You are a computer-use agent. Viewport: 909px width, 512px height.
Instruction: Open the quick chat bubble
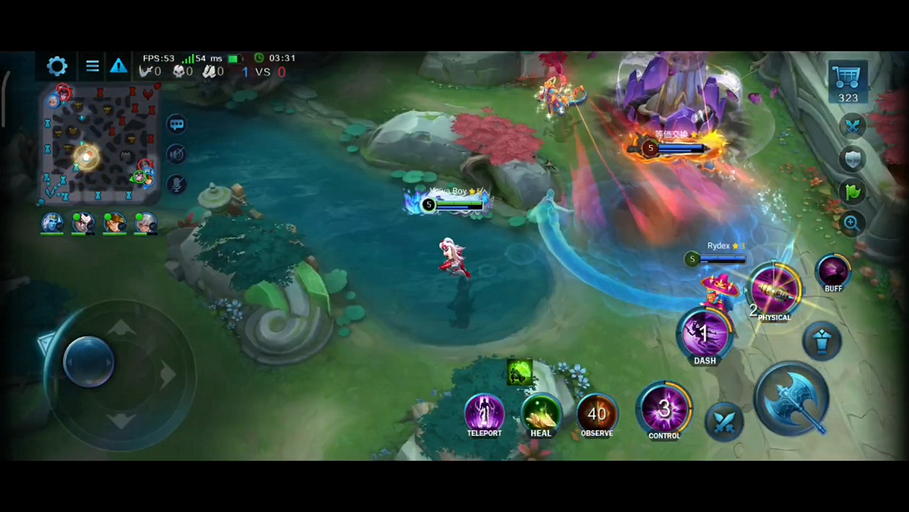(177, 125)
